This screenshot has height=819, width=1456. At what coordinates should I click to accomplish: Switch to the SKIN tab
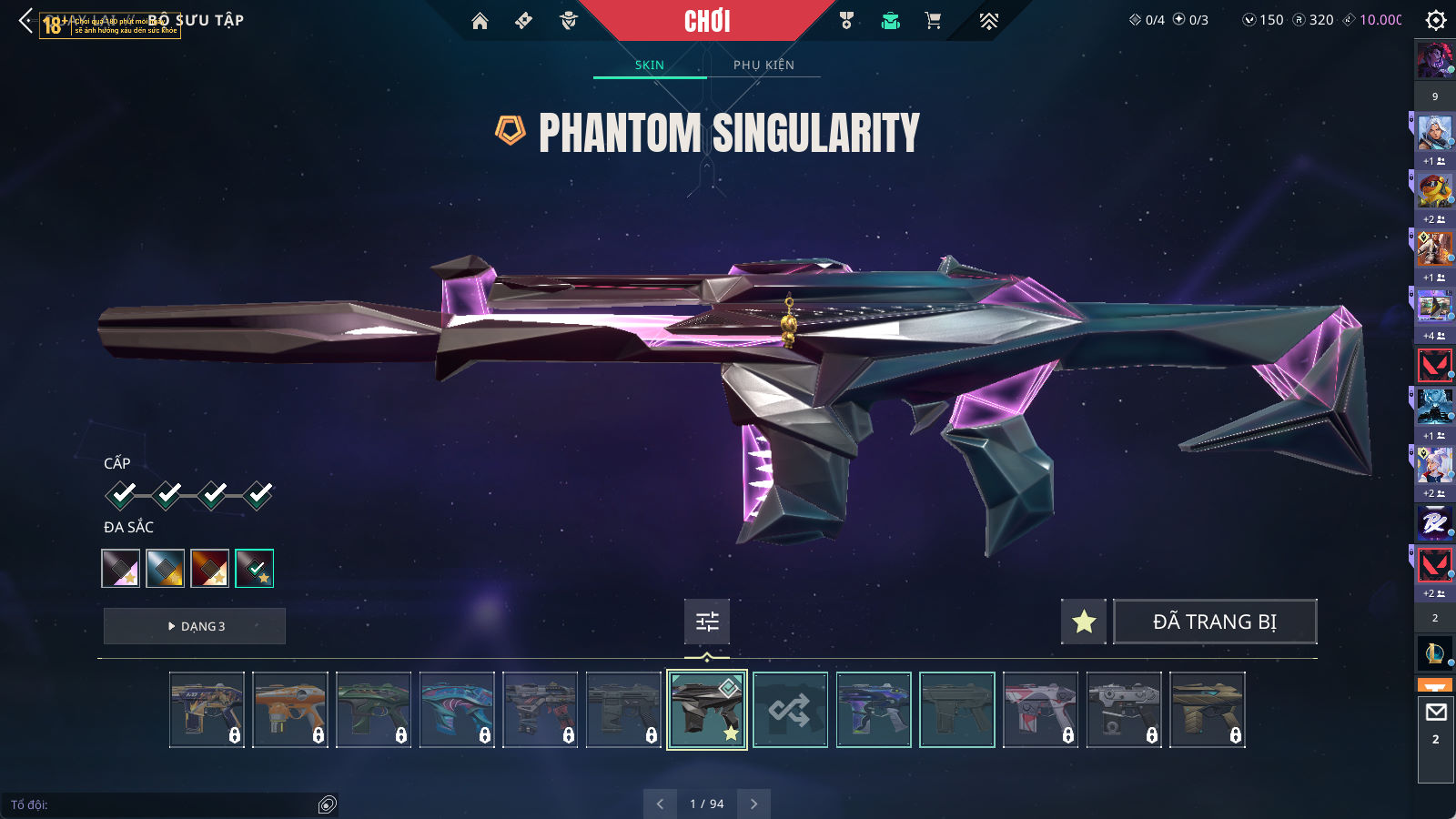[x=649, y=65]
